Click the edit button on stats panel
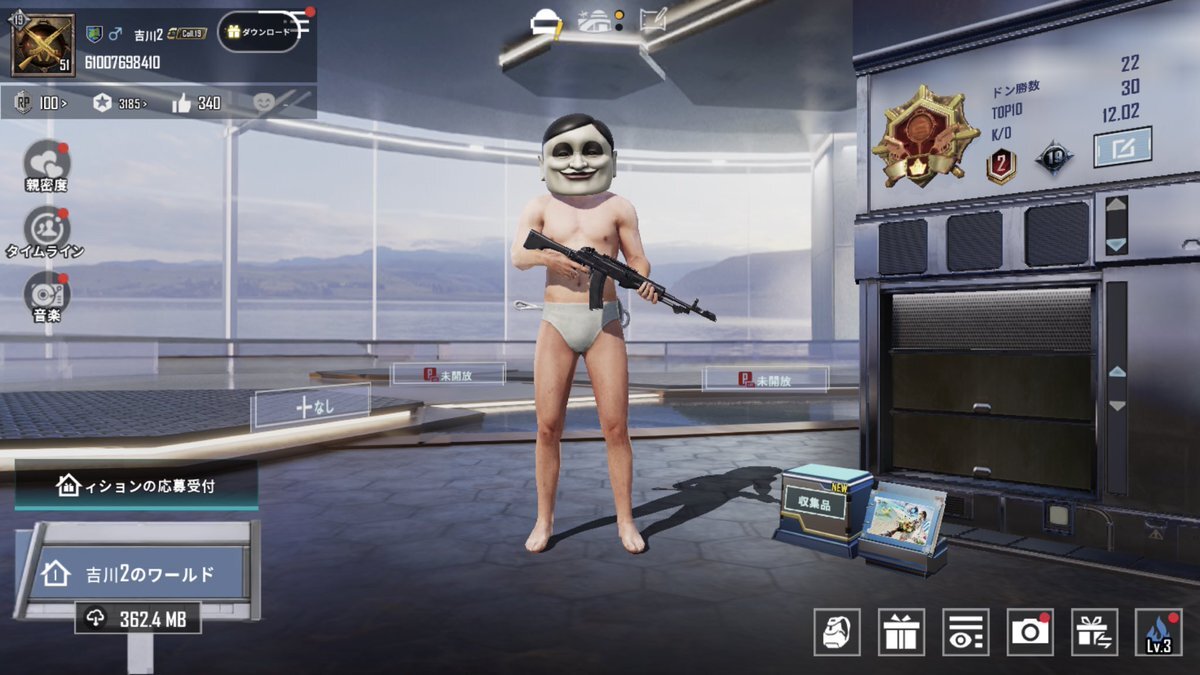1200x675 pixels. click(x=1122, y=147)
